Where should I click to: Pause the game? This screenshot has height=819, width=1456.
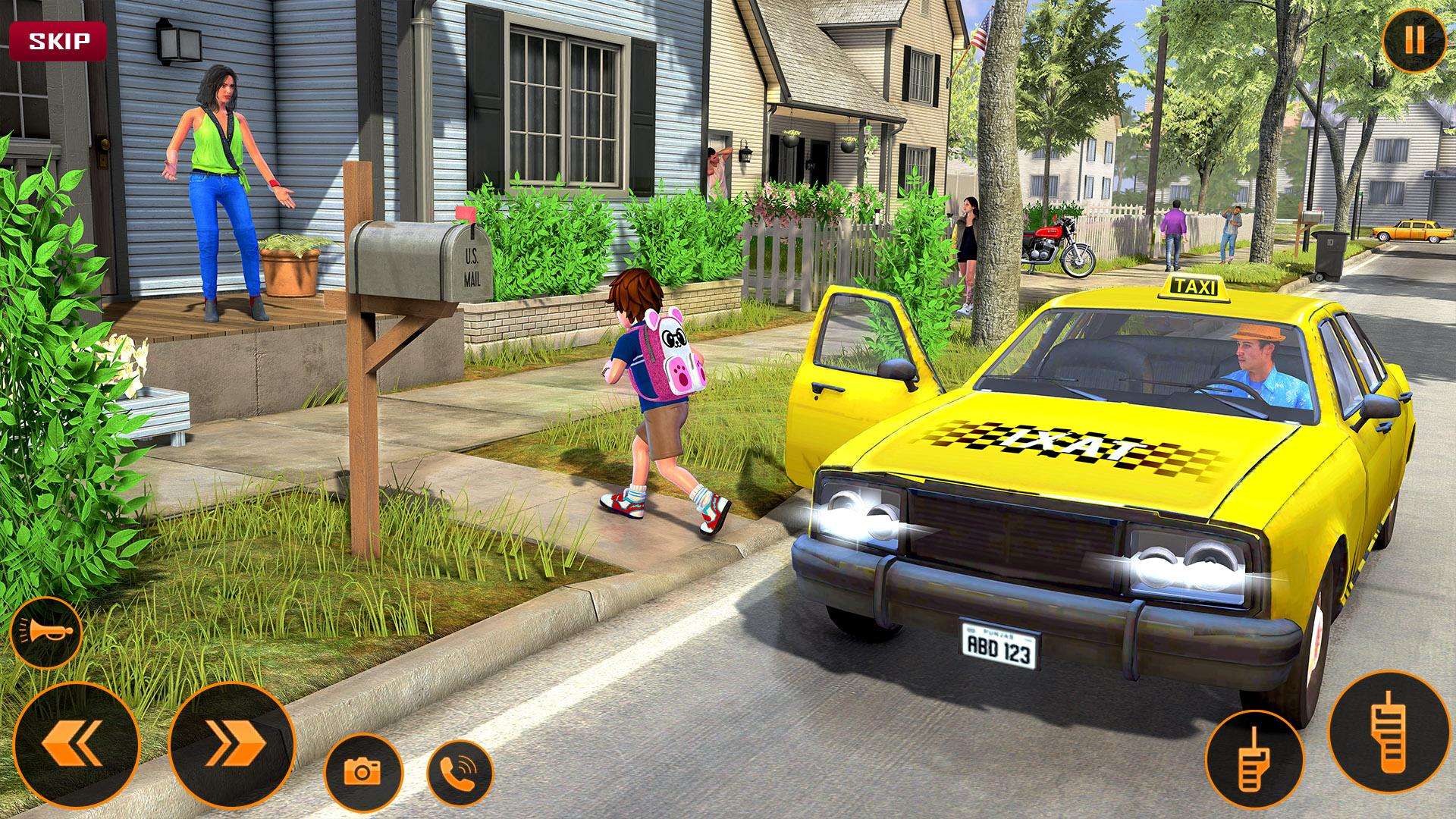click(x=1414, y=41)
